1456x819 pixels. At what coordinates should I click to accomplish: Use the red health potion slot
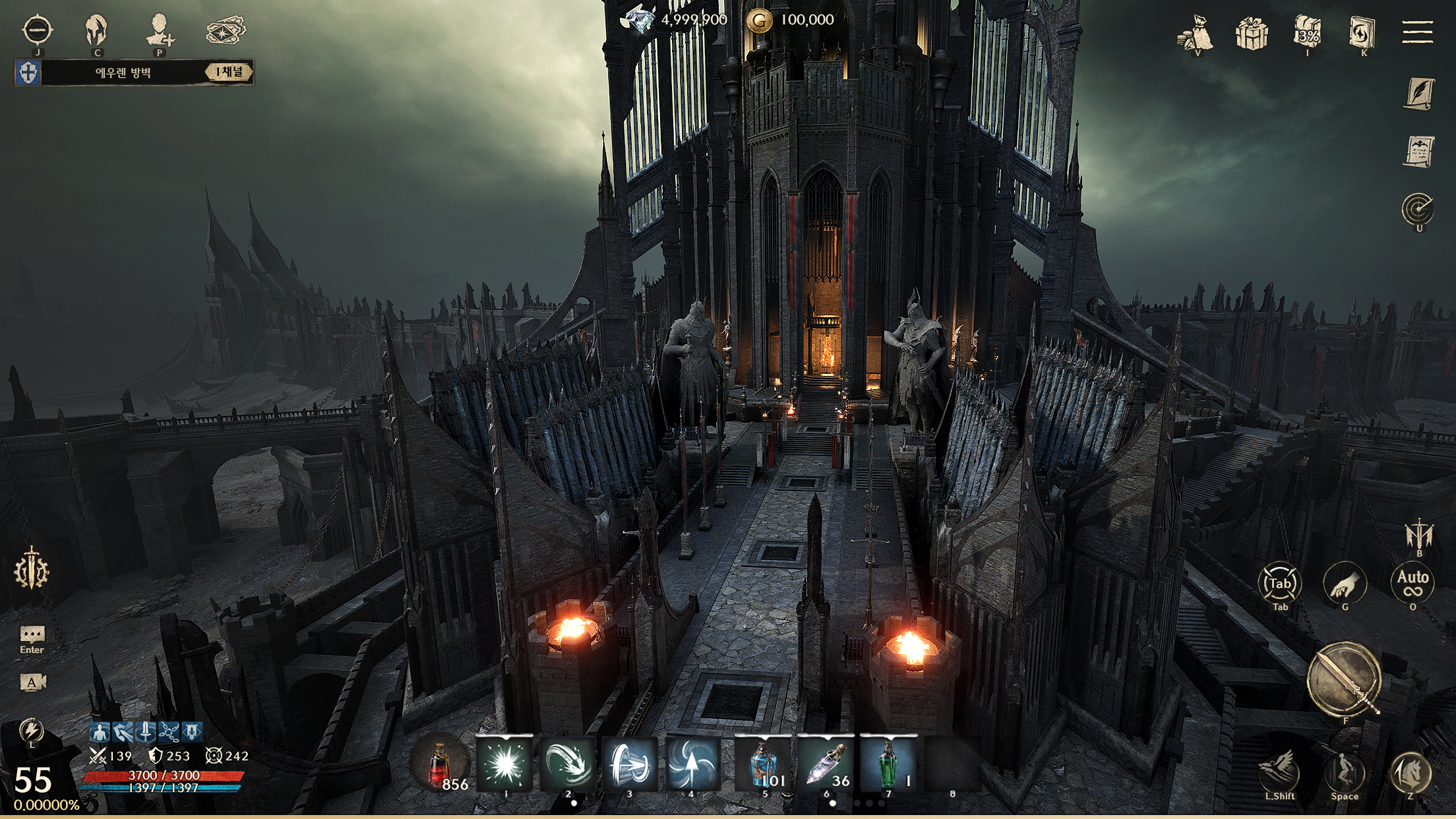coord(440,765)
